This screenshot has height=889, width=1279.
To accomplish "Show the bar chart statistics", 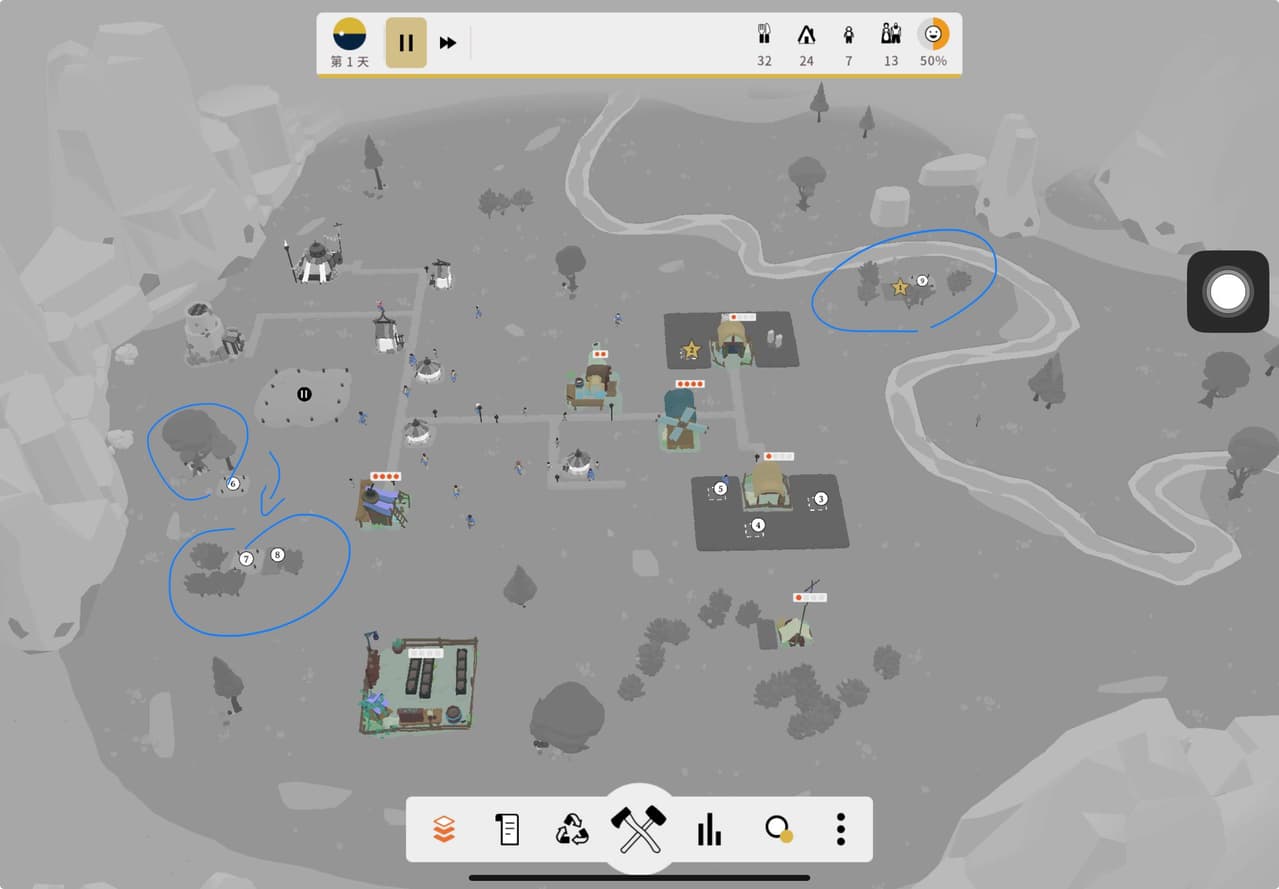I will pos(709,829).
